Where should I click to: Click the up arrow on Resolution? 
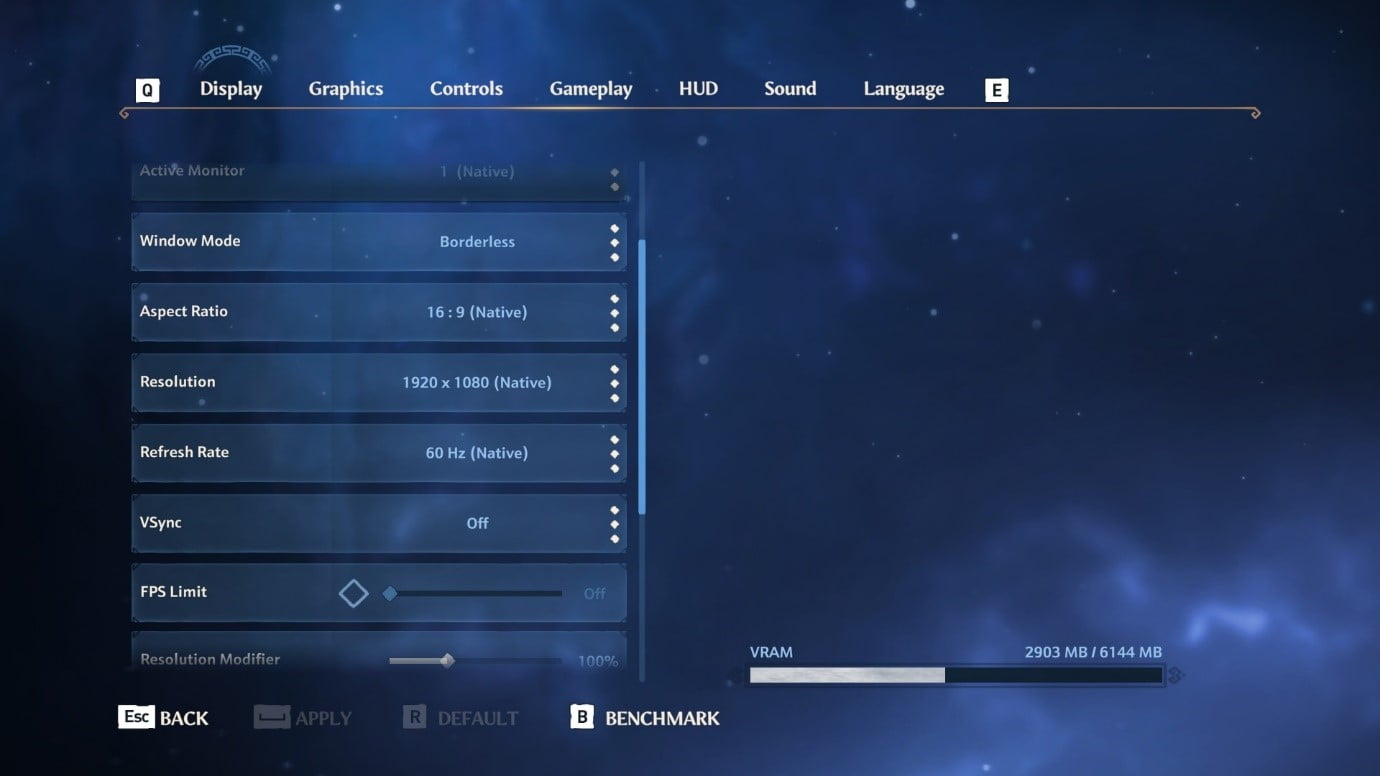(x=615, y=368)
